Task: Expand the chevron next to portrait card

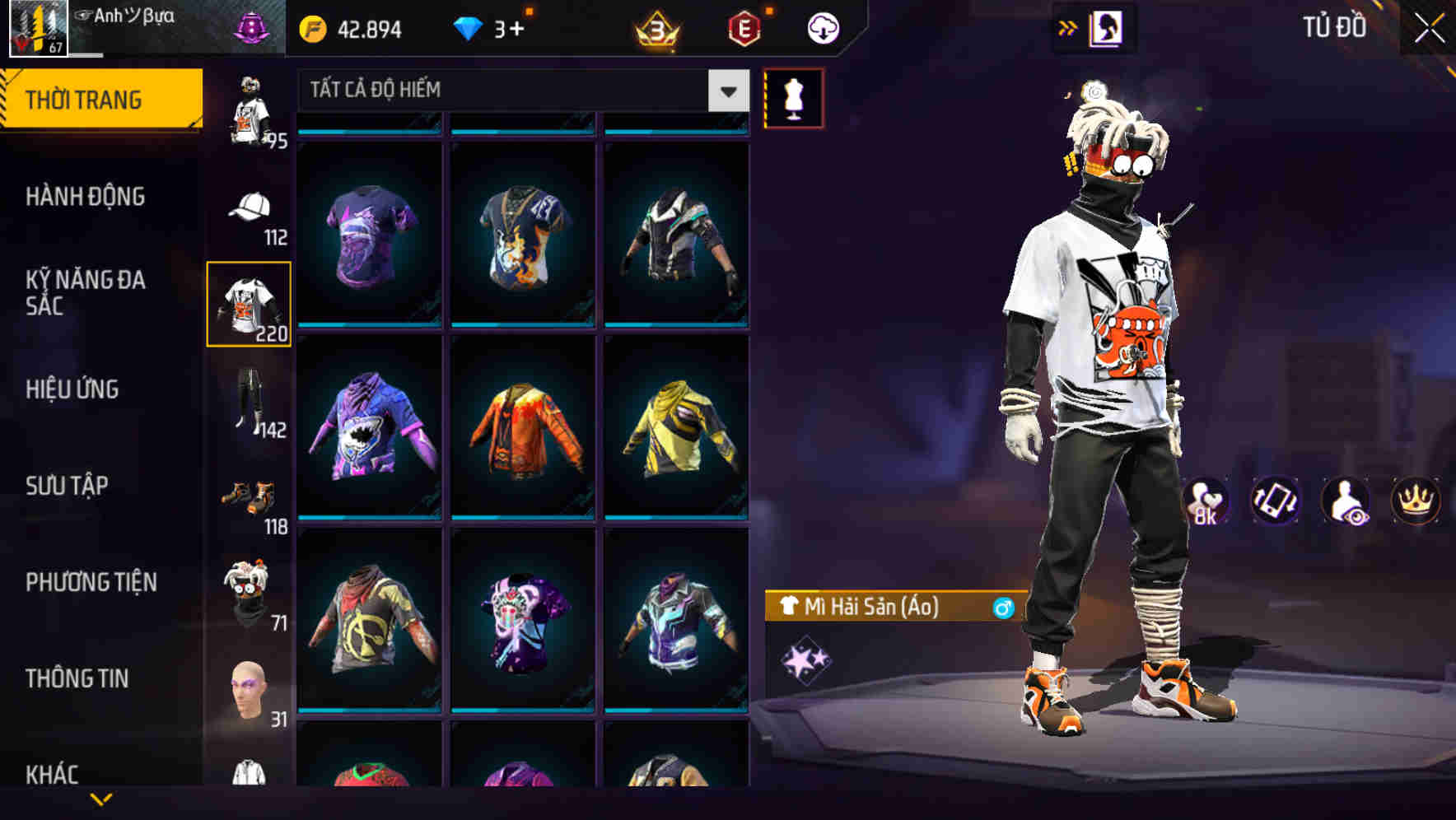Action: [1068, 27]
